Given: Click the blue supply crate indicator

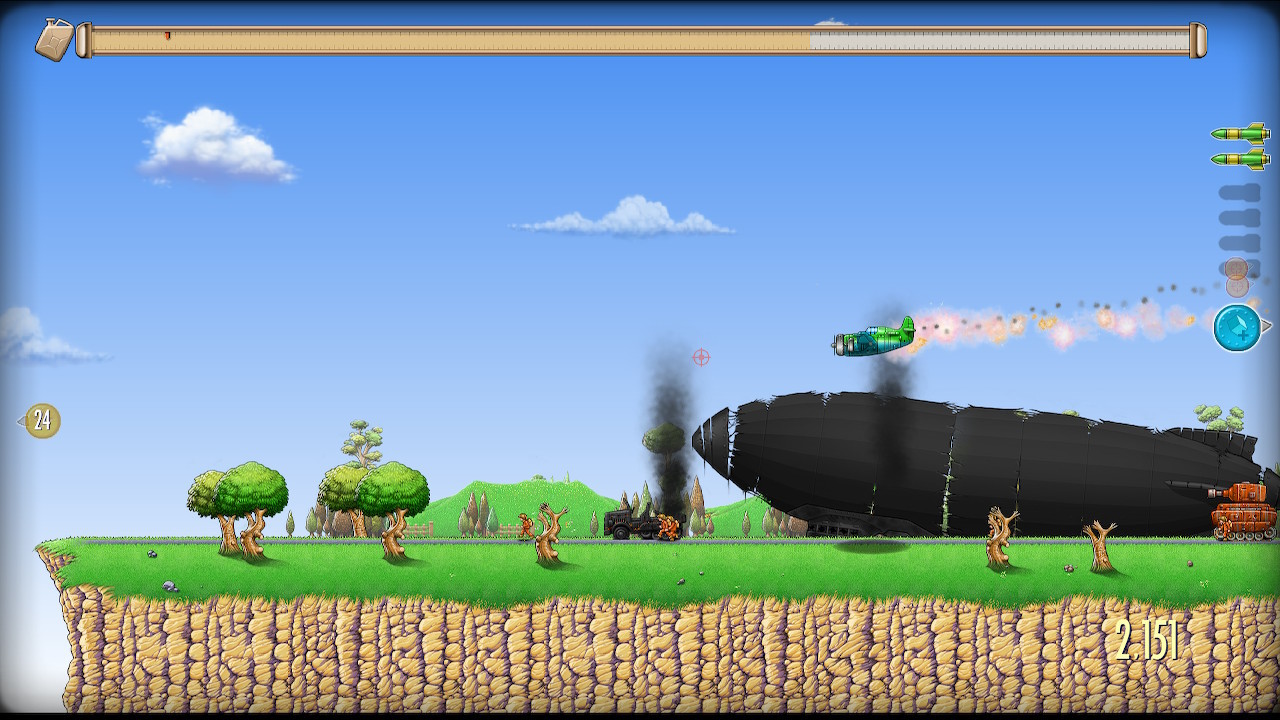Looking at the screenshot, I should 1237,328.
